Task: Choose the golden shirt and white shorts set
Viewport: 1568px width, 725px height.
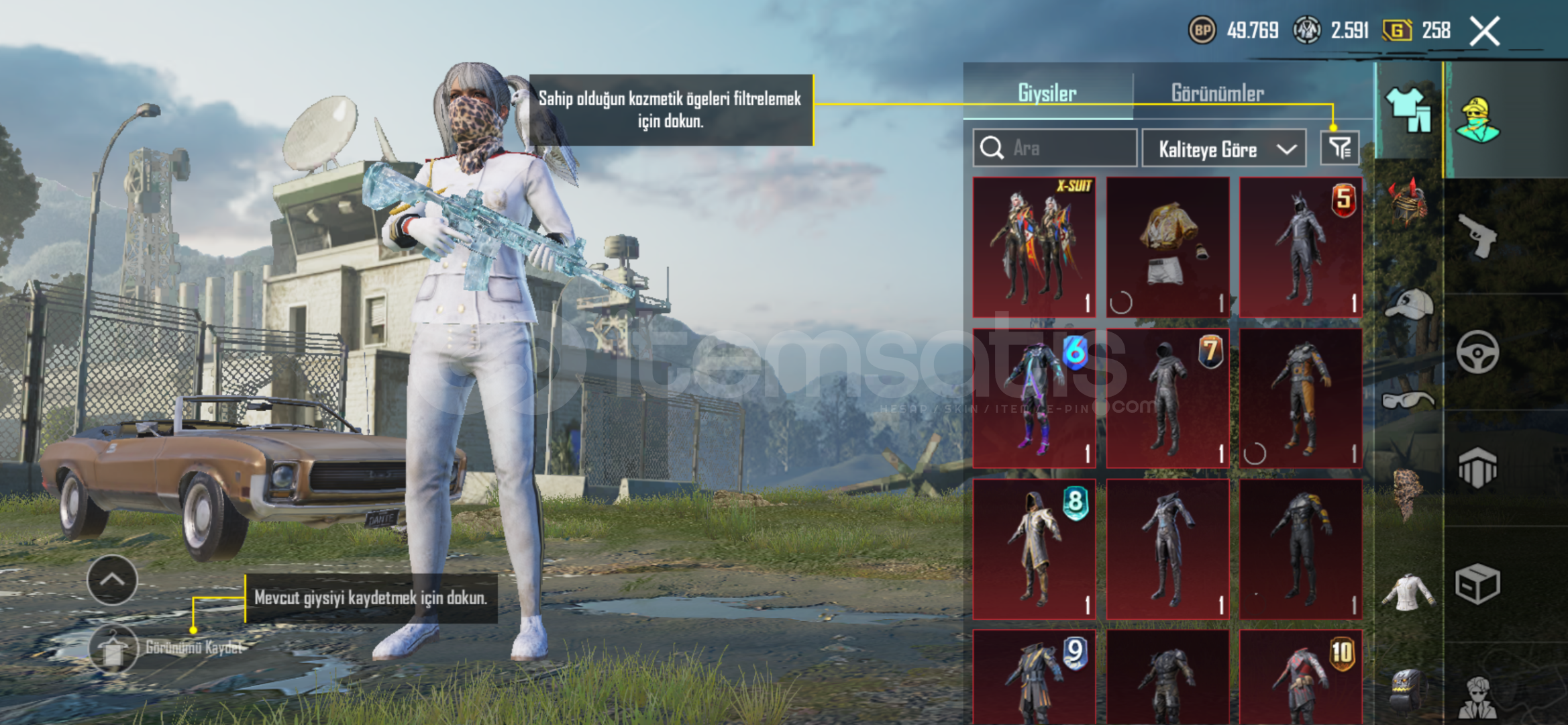Action: pyautogui.click(x=1167, y=247)
